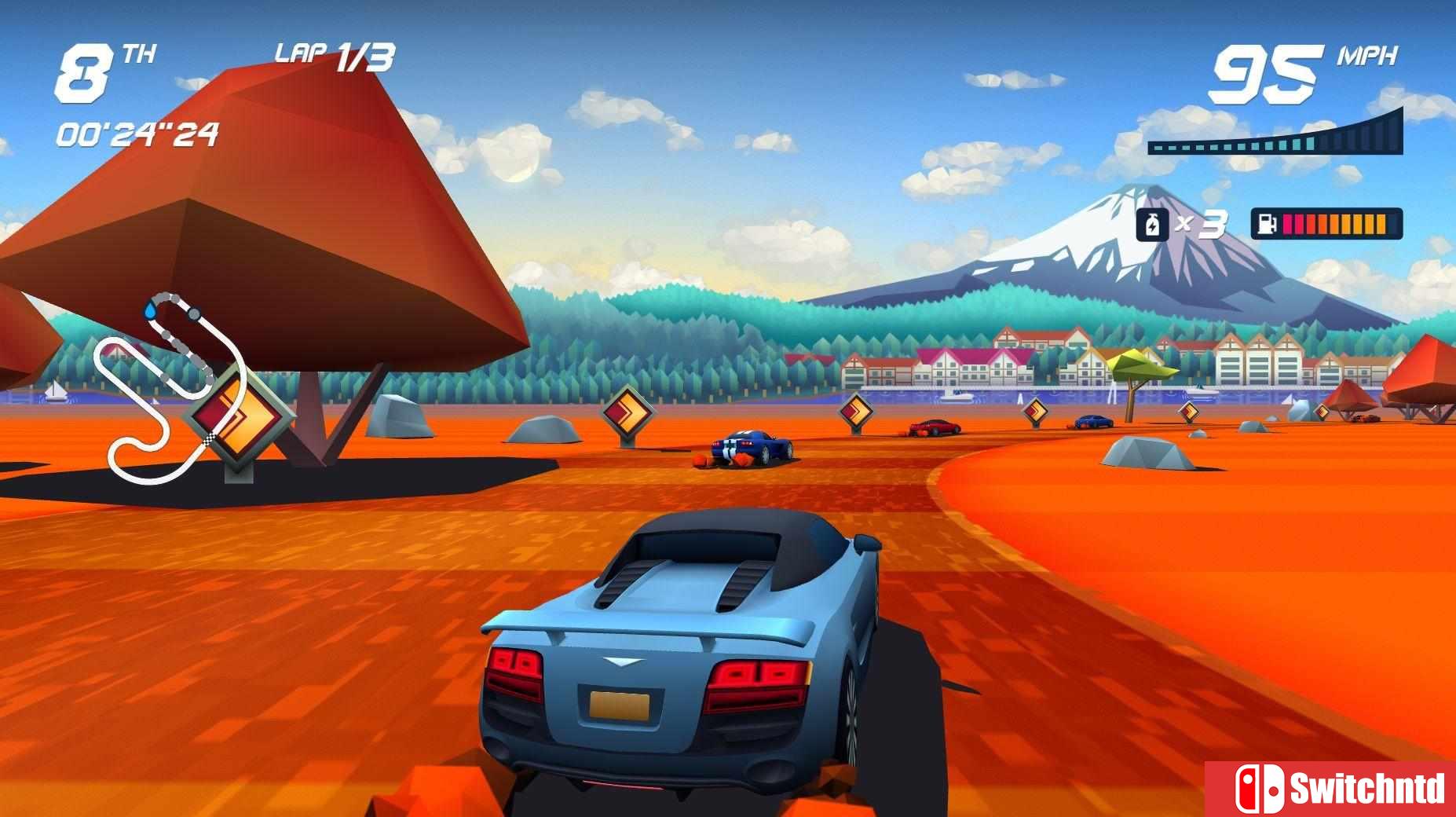Expand the race timer 00'24"24
The image size is (1456, 817).
(137, 134)
